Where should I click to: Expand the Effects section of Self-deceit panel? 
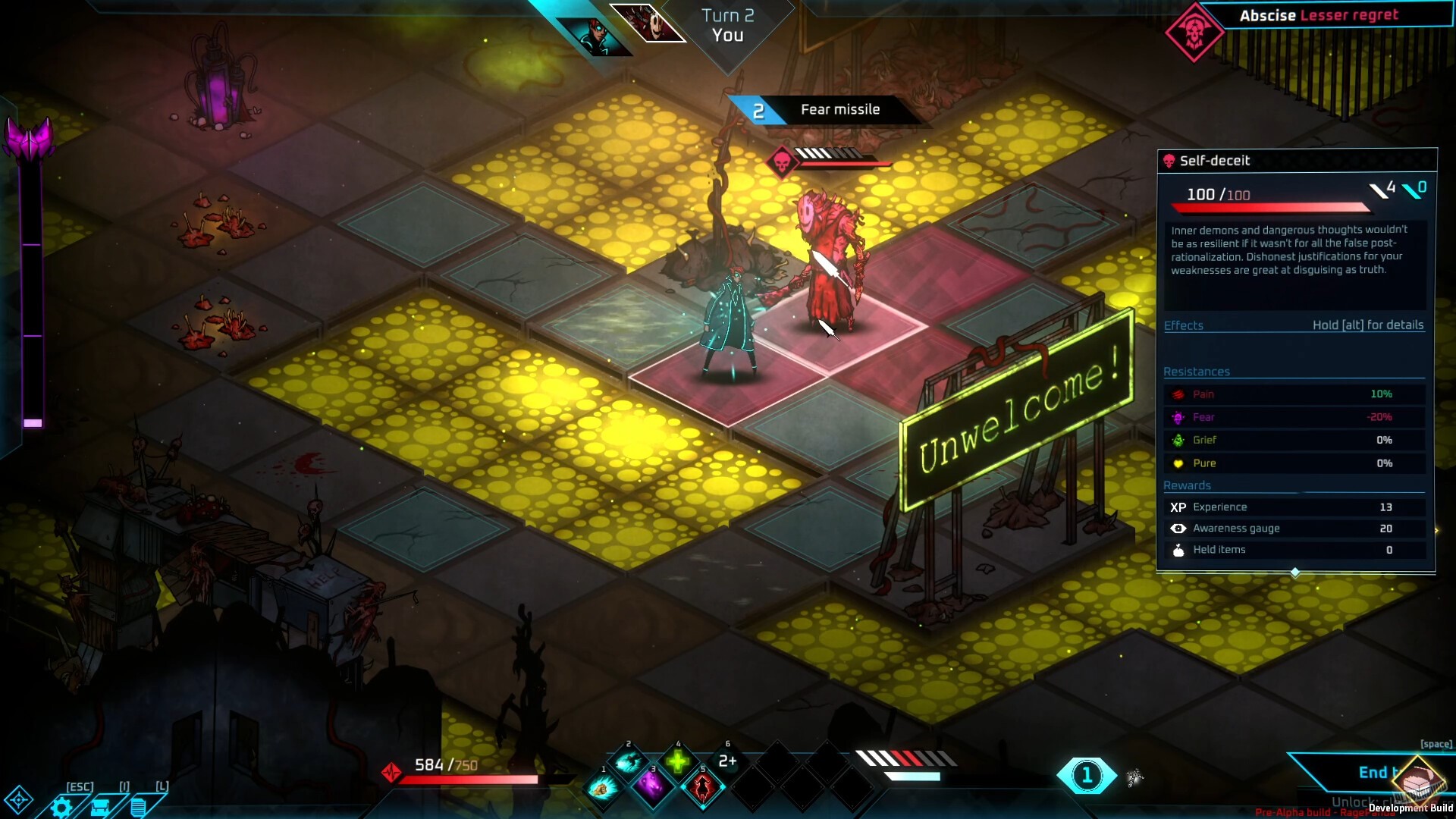1184,325
